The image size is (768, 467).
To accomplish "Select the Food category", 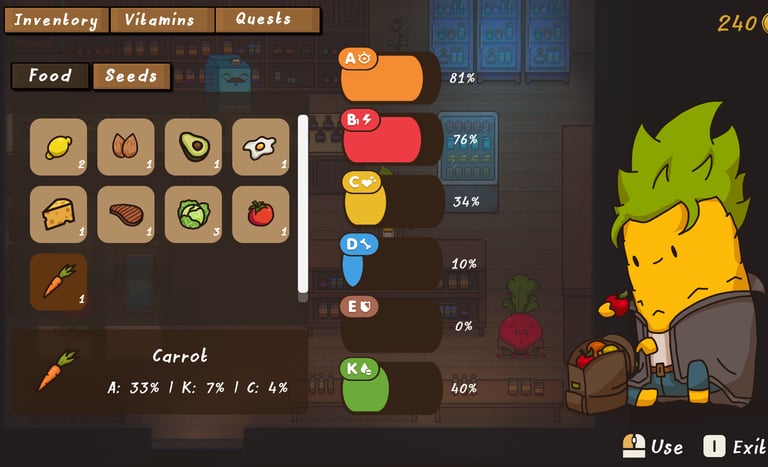I will 50,76.
